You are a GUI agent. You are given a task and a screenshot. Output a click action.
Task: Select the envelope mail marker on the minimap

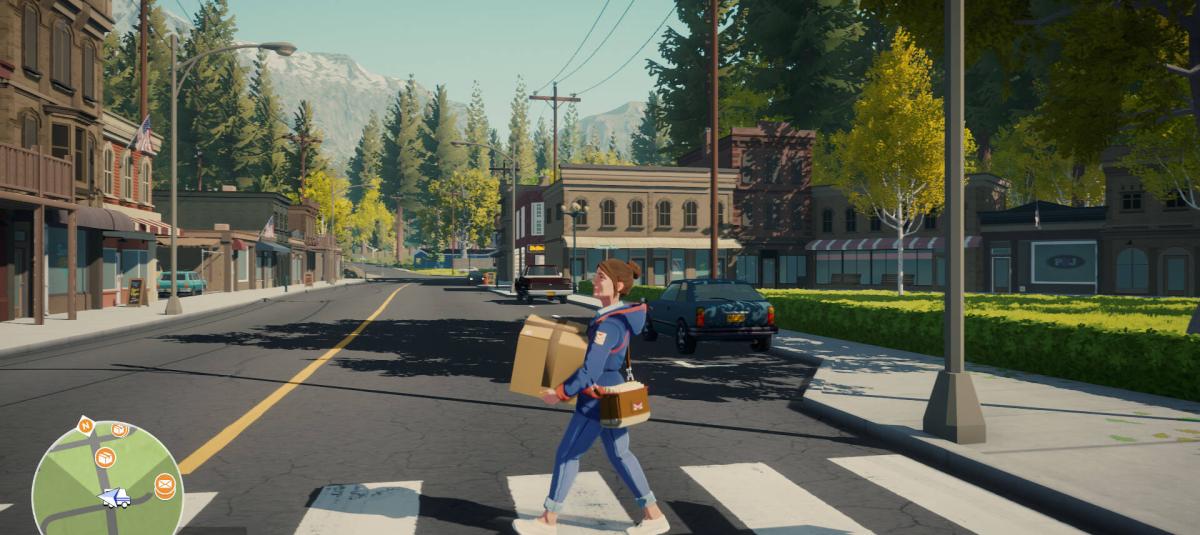tap(165, 485)
